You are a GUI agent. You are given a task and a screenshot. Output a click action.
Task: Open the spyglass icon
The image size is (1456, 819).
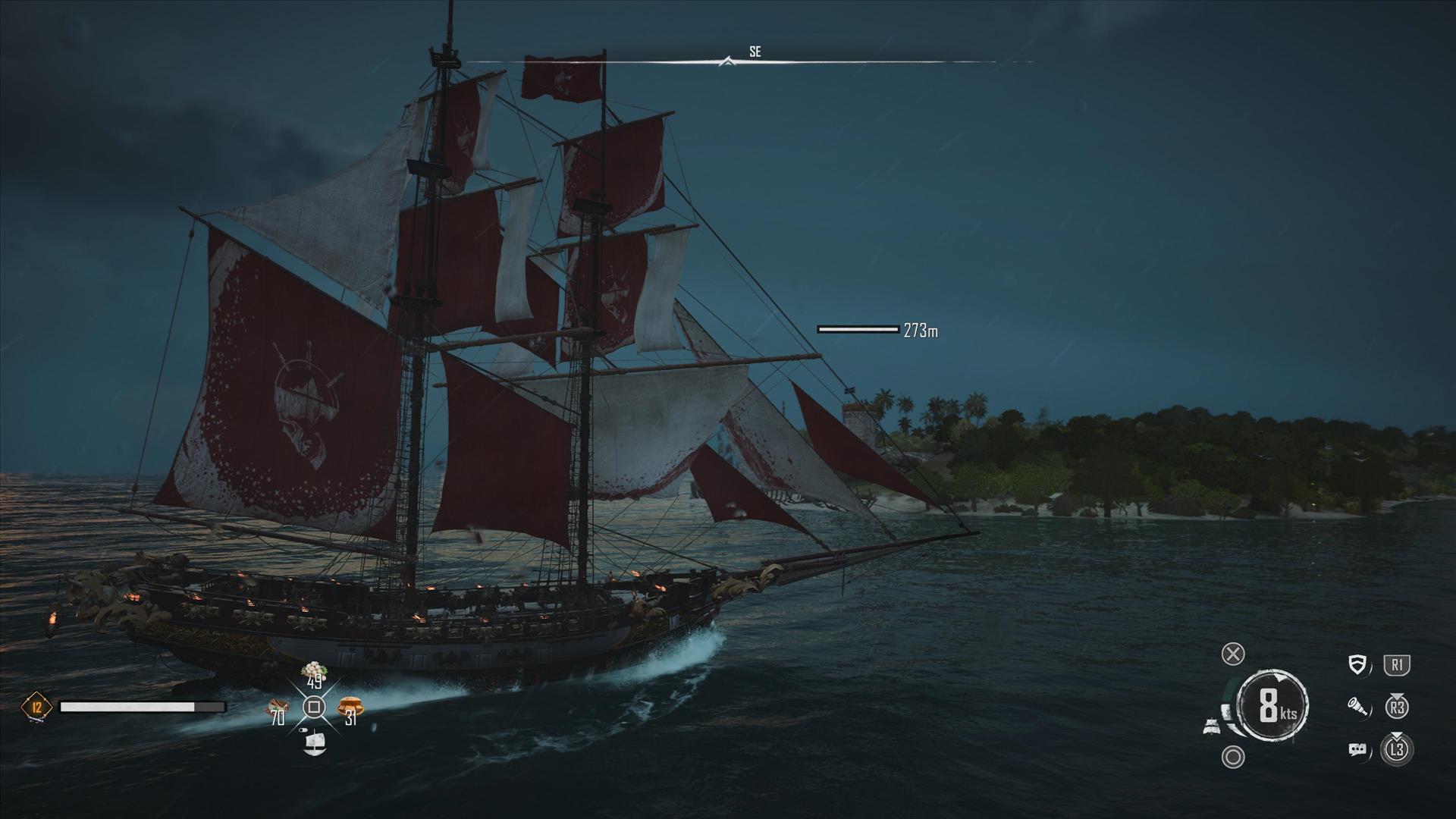[1358, 708]
